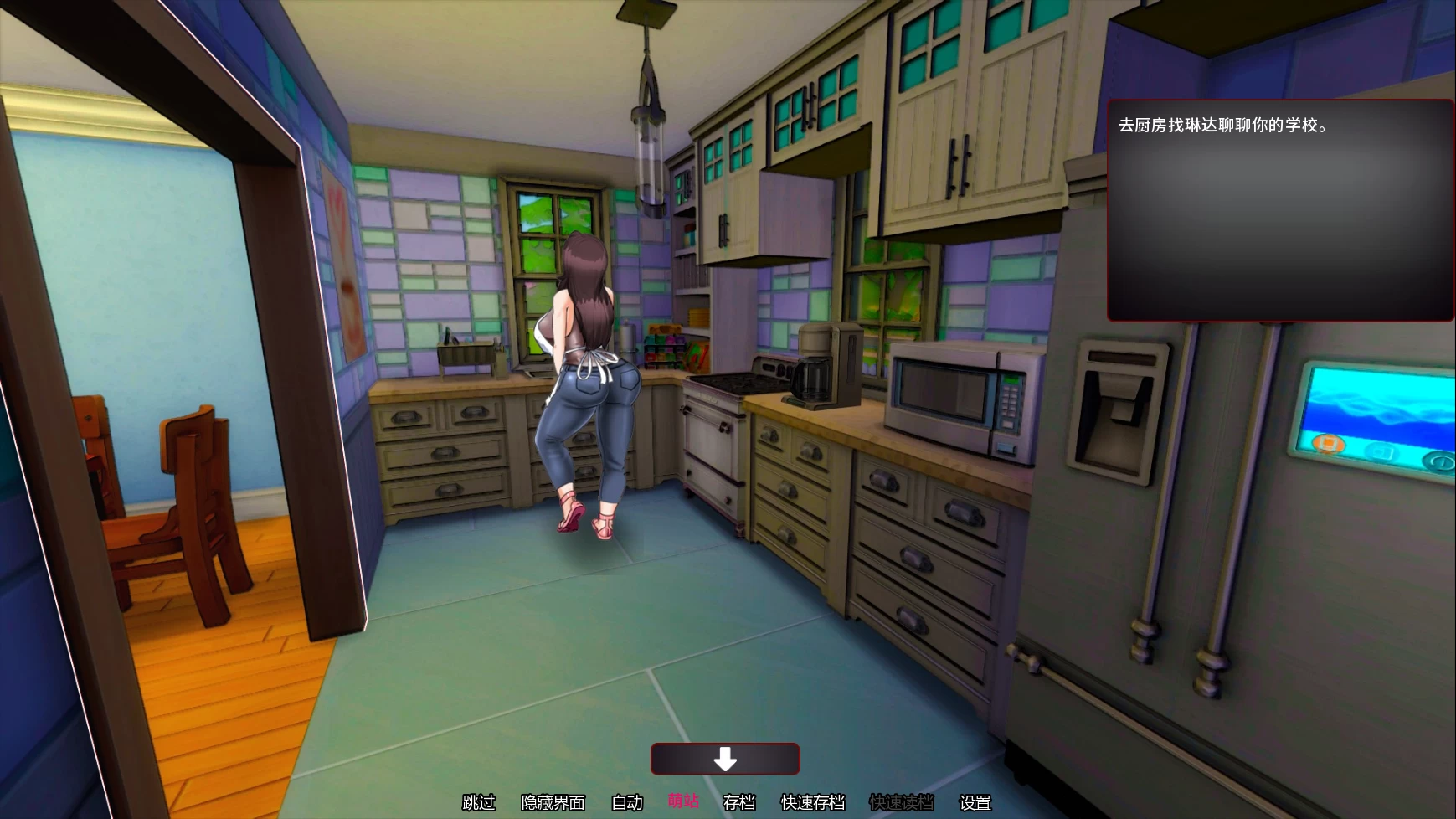
Task: Open the pink 萌站 link
Action: (x=683, y=801)
